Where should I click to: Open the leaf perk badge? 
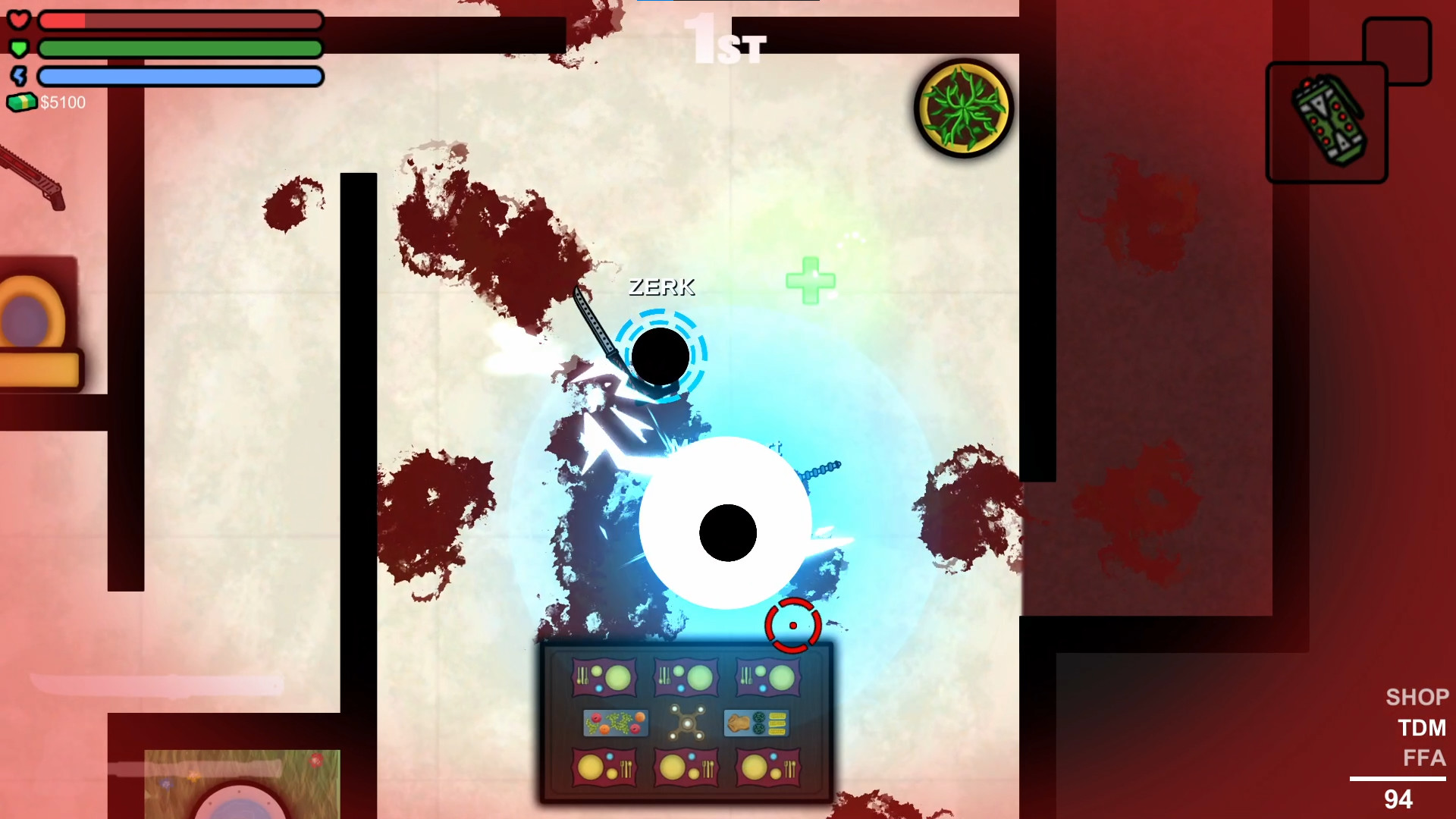tap(963, 108)
